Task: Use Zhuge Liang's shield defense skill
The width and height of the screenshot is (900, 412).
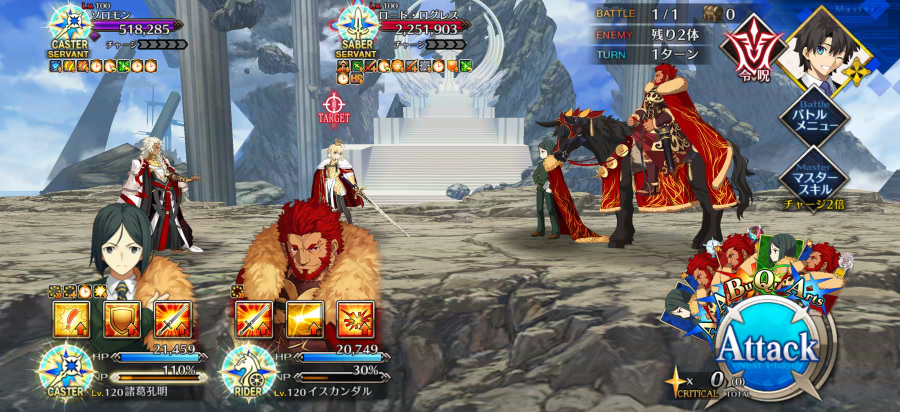Action: (x=120, y=319)
